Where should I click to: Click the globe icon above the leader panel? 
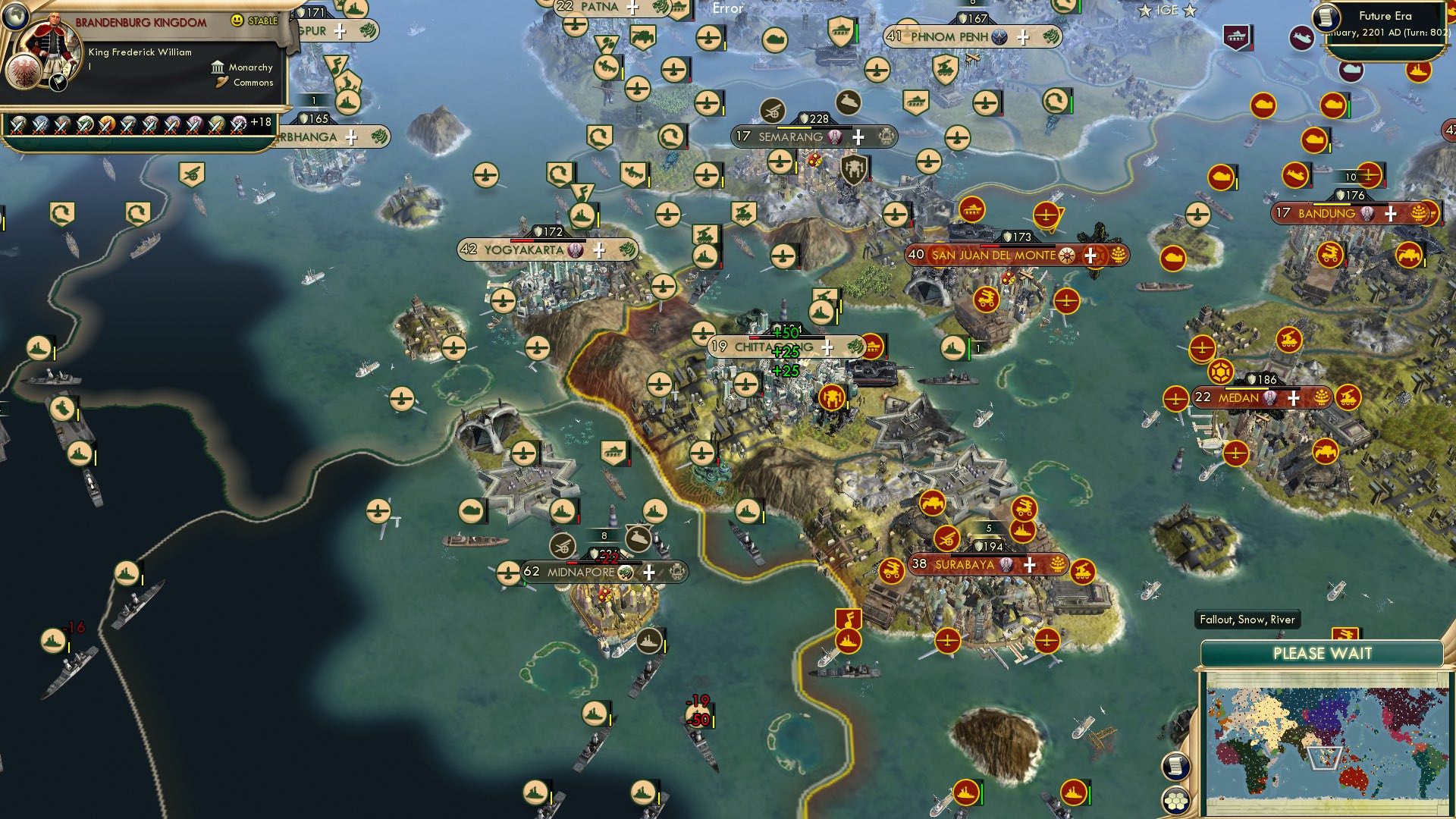(15, 19)
